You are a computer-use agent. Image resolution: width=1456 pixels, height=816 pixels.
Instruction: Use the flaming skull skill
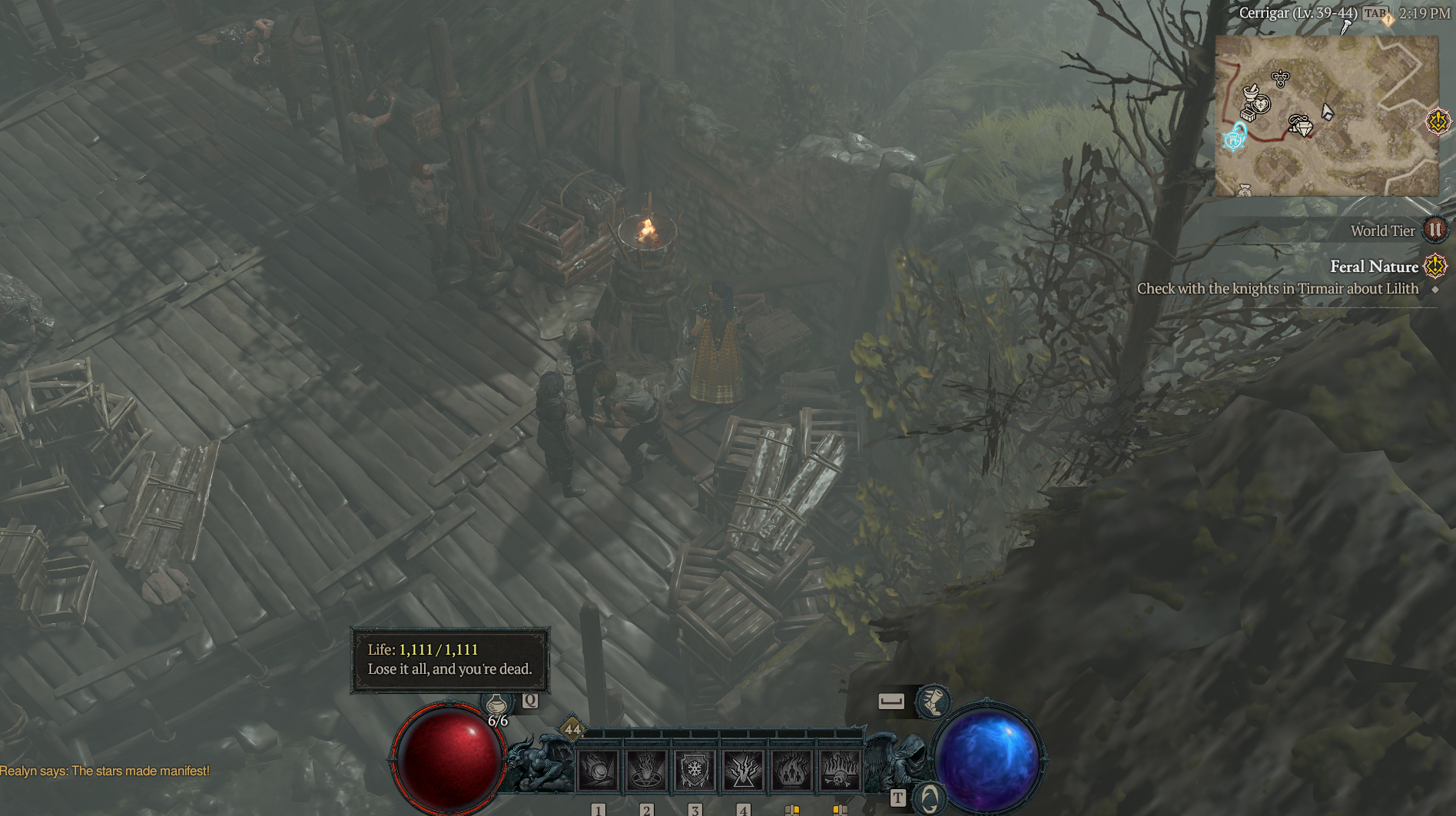pos(840,769)
